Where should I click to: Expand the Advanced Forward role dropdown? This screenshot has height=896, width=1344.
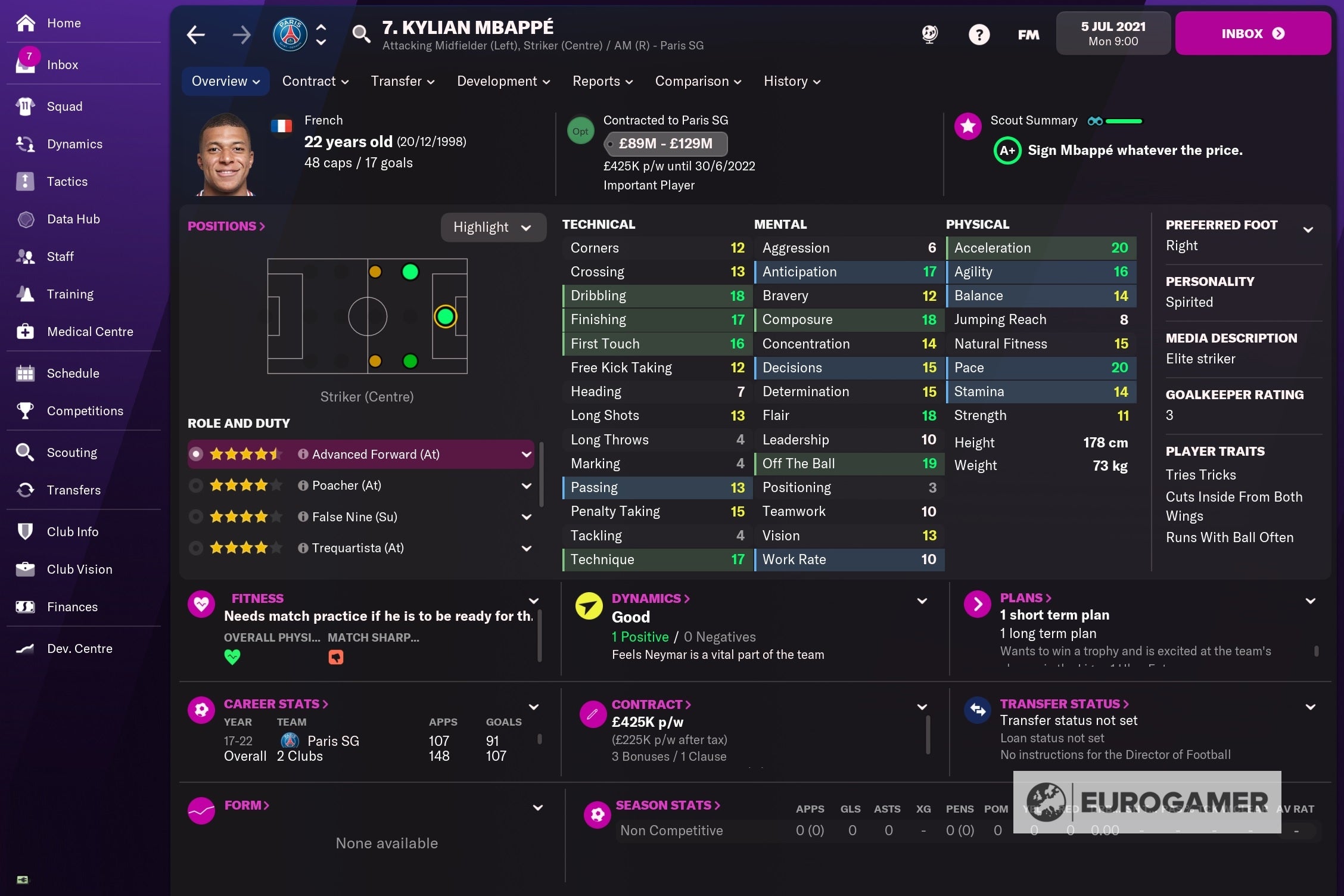(527, 453)
